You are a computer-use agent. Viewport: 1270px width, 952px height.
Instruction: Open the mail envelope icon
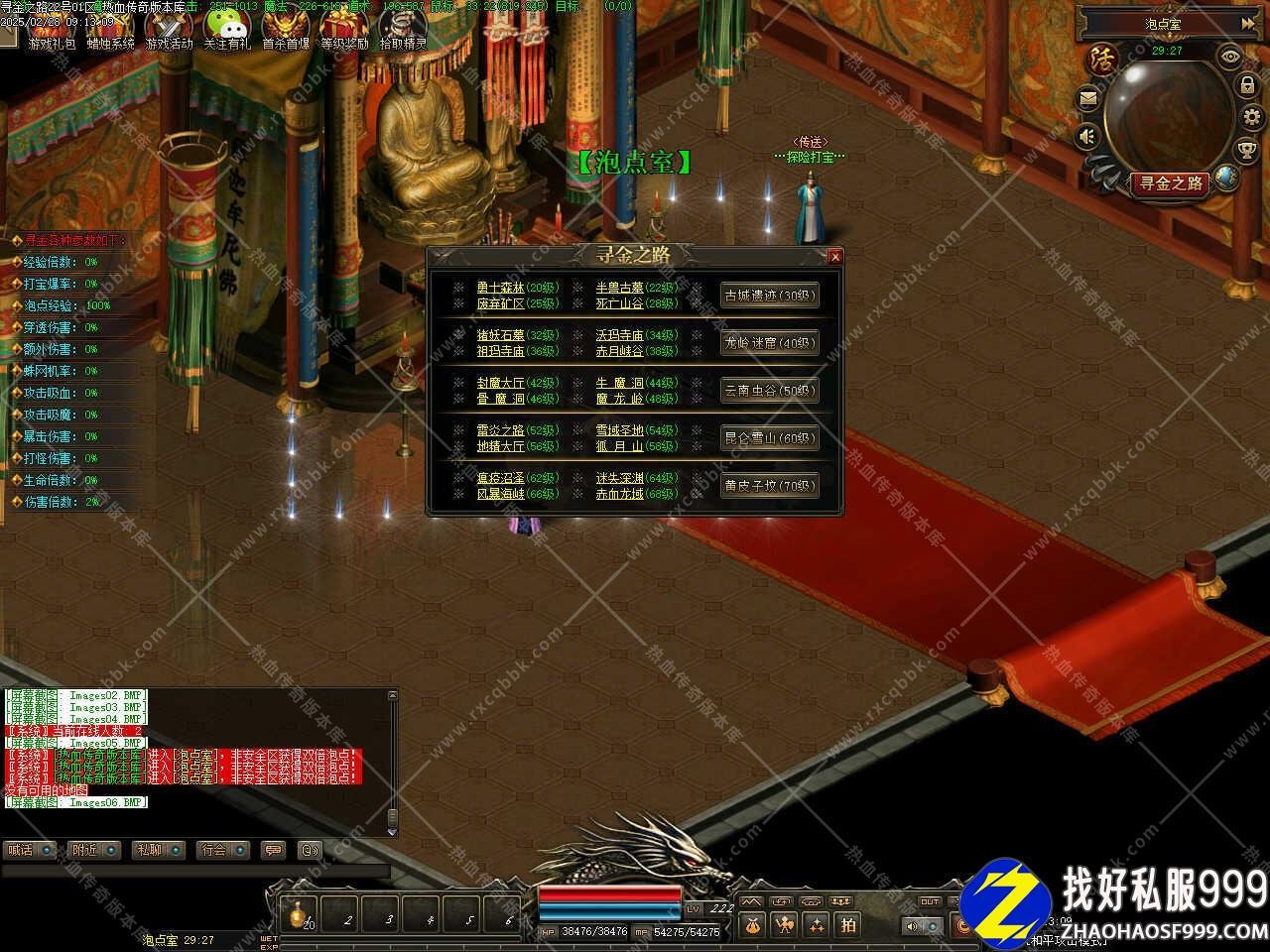[1088, 98]
